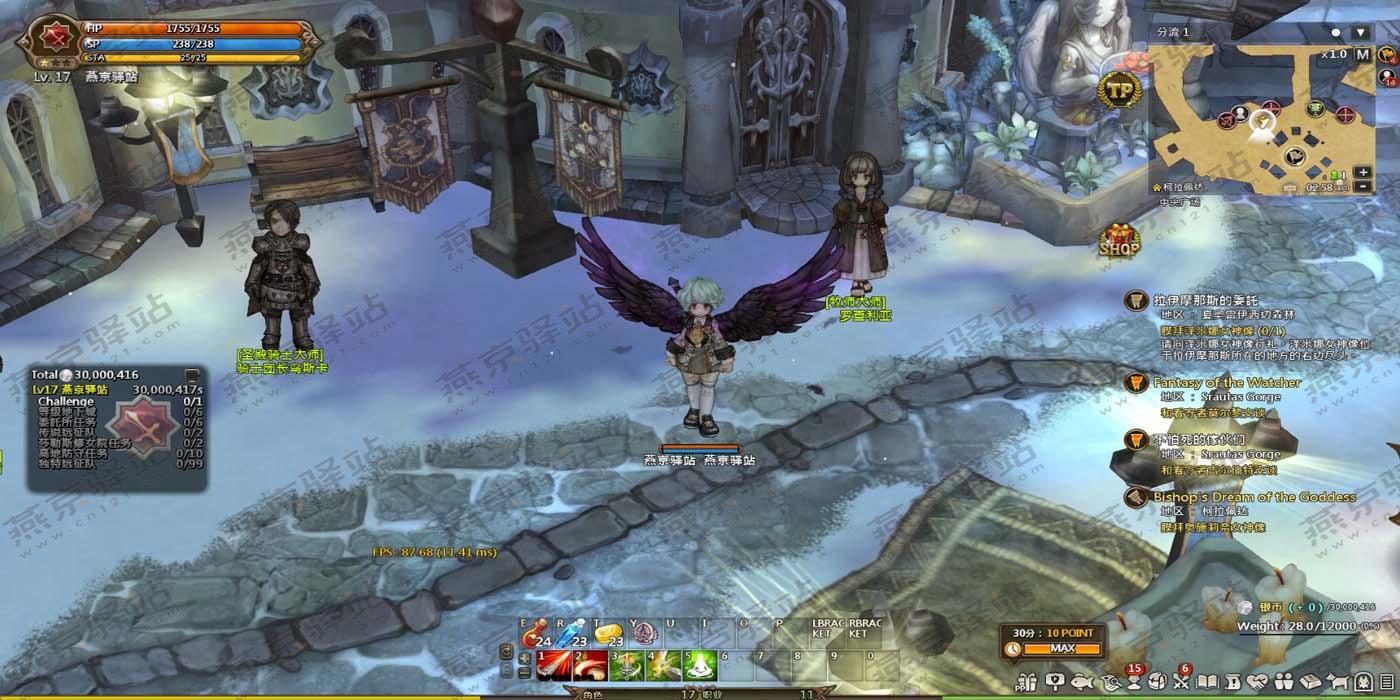The image size is (1400, 700).
Task: Zoom in the minimap with plus button
Action: click(x=1363, y=172)
